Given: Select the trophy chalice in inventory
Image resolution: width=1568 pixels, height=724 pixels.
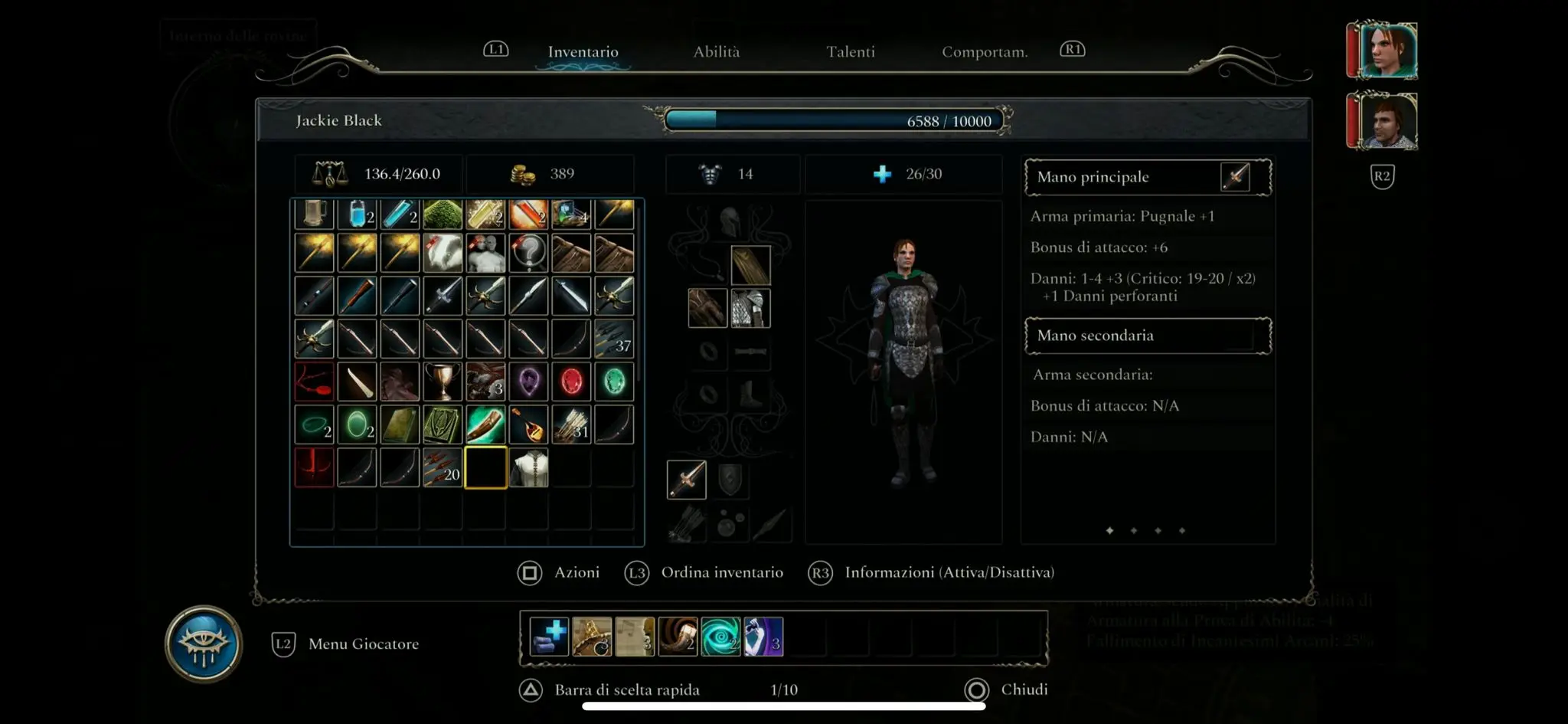Looking at the screenshot, I should click(443, 382).
